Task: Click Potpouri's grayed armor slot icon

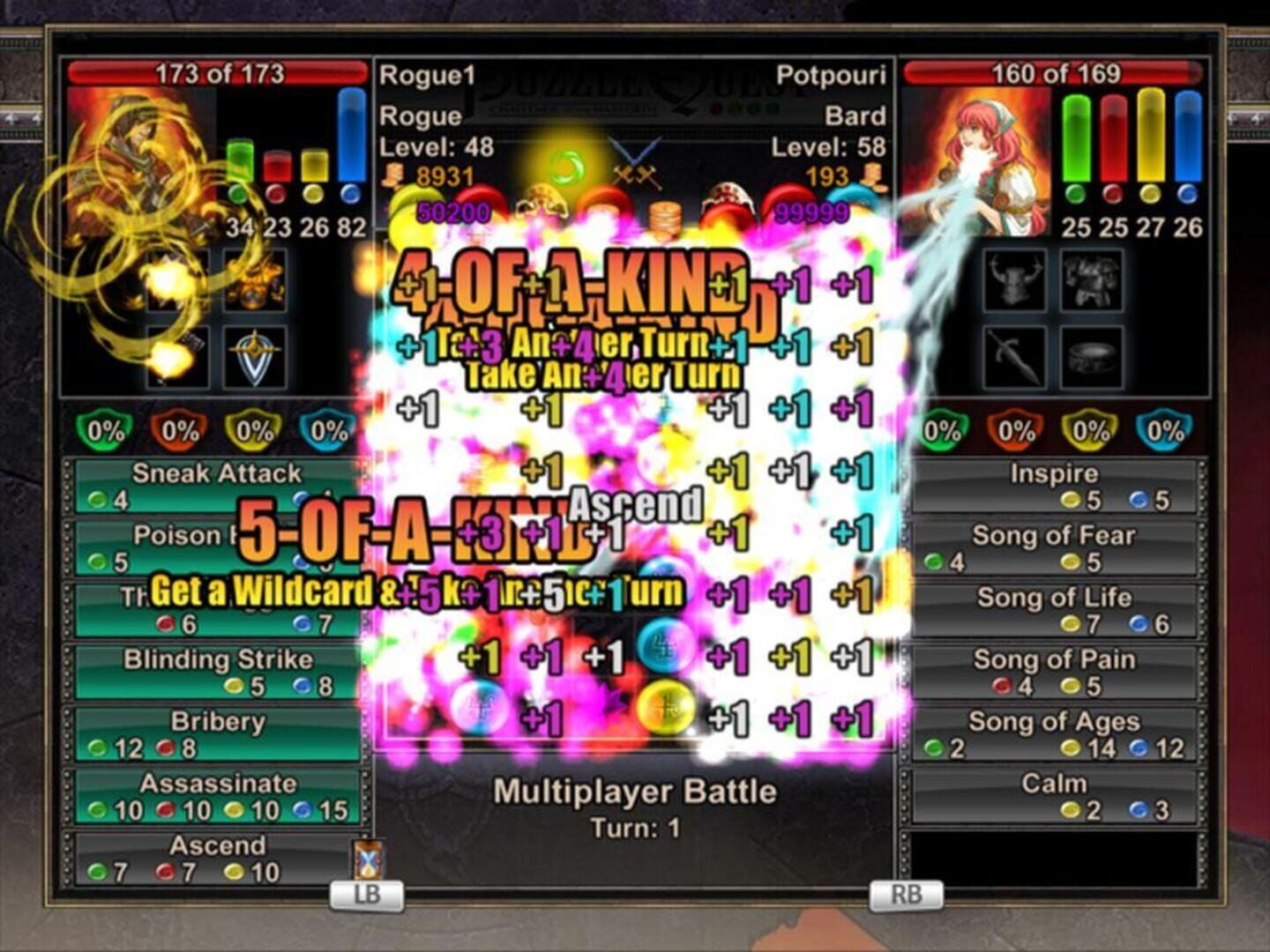Action: [1091, 280]
